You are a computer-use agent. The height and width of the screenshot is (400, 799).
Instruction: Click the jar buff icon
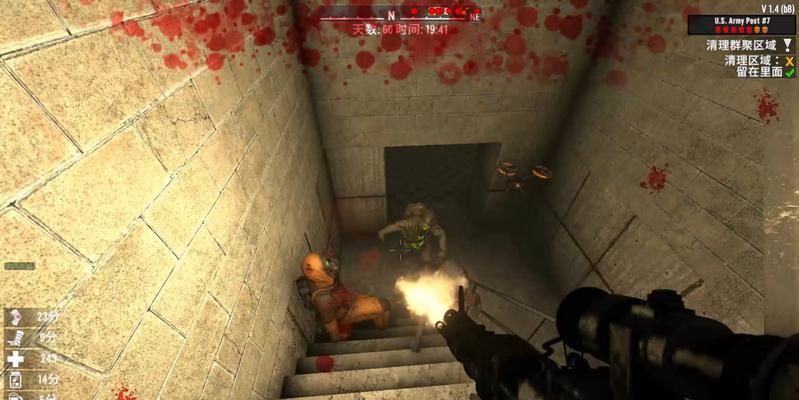point(15,380)
